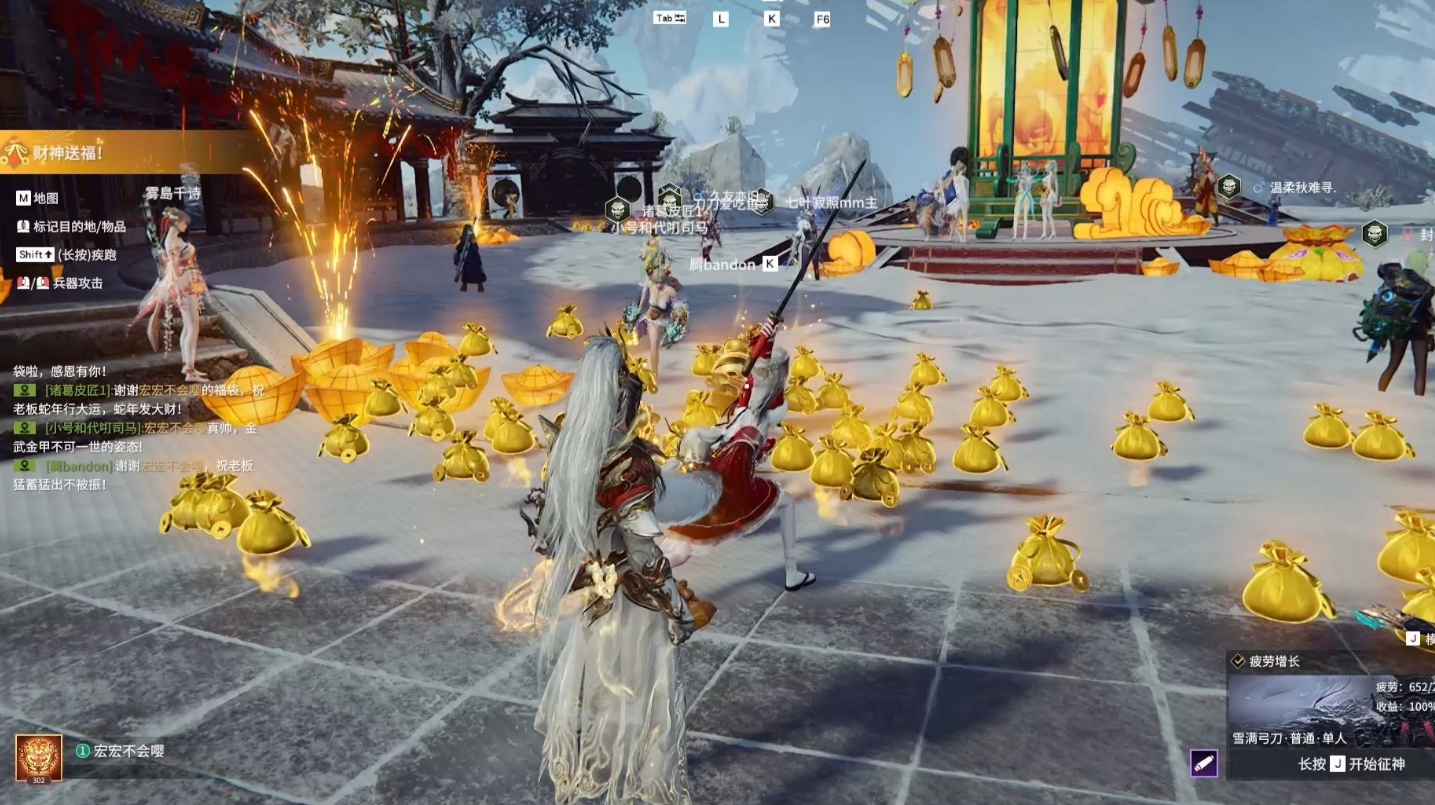
Task: Select the 小号和代听司马 chat sender name
Action: pyautogui.click(x=93, y=428)
